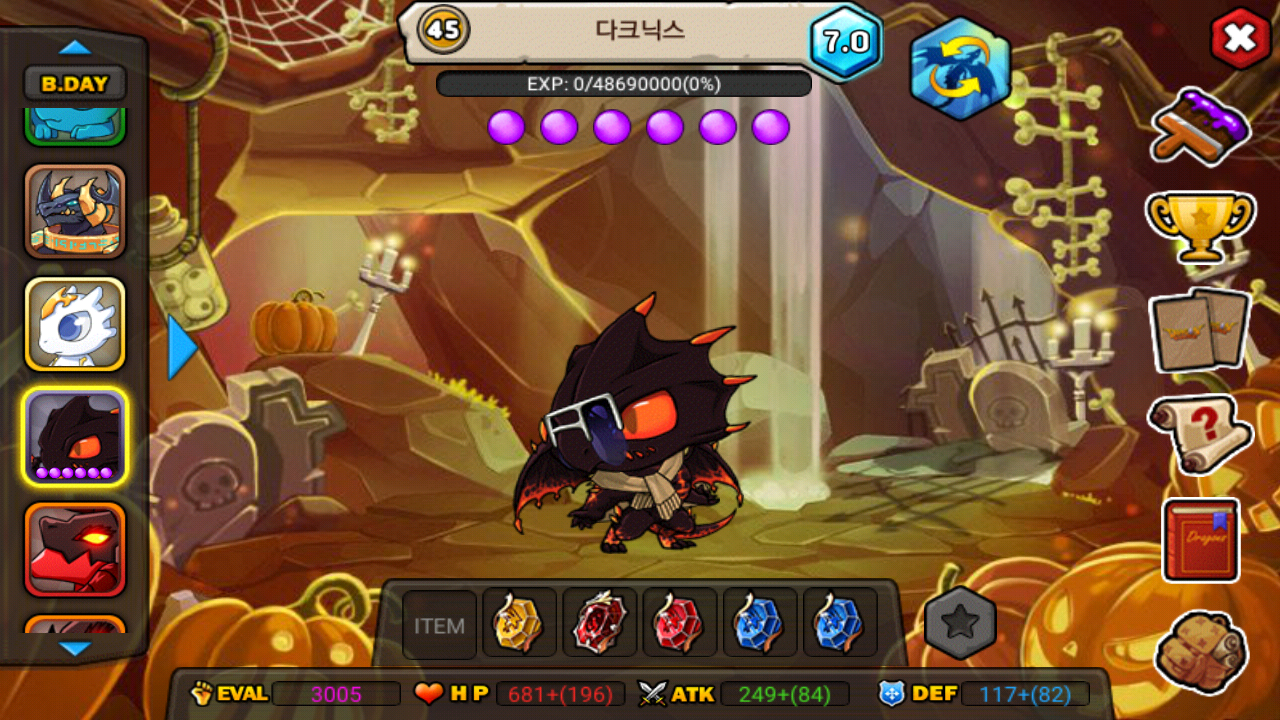Screen dimensions: 1280x720
Task: Open the gold trophy menu
Action: [x=1199, y=224]
